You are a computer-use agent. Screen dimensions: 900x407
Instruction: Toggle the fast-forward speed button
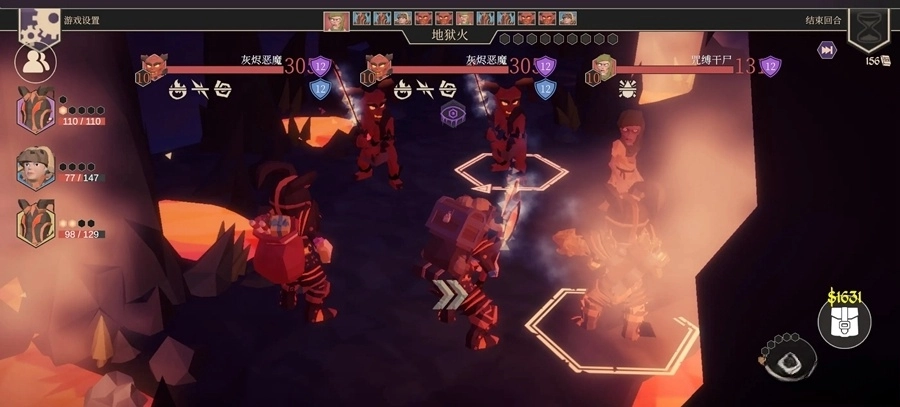[x=827, y=50]
